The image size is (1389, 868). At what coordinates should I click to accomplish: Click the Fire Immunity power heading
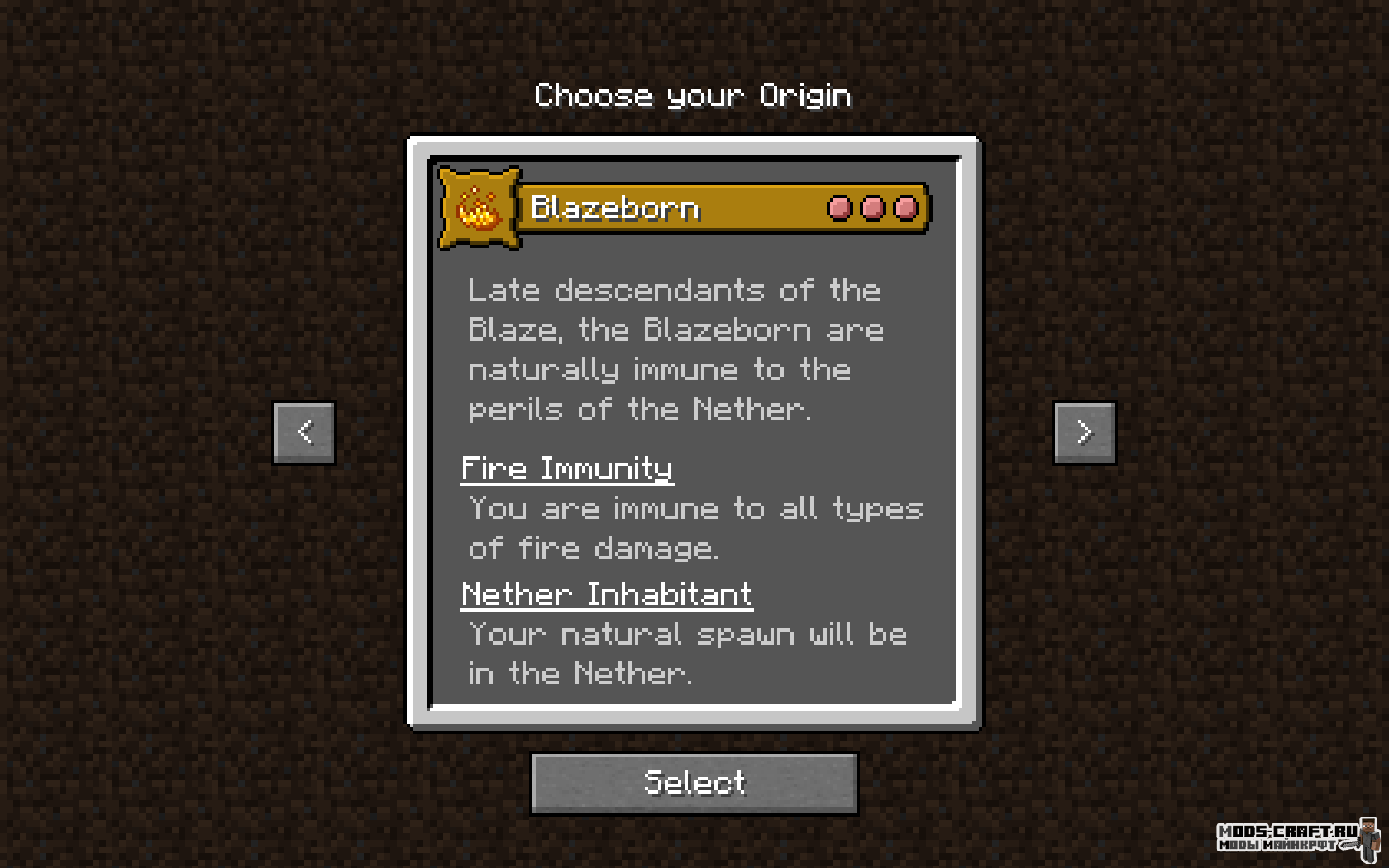tap(567, 470)
